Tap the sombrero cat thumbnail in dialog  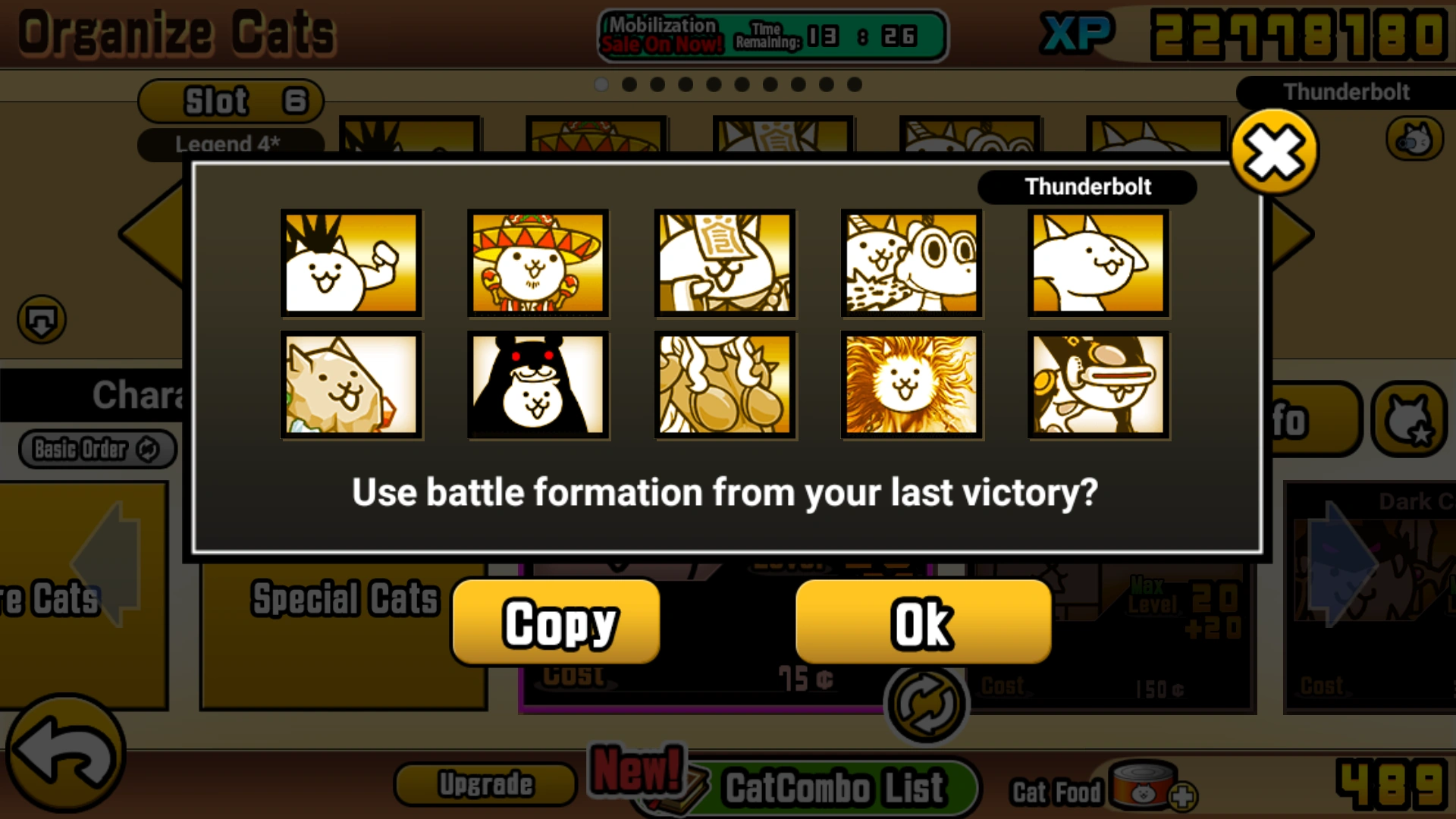pyautogui.click(x=538, y=263)
